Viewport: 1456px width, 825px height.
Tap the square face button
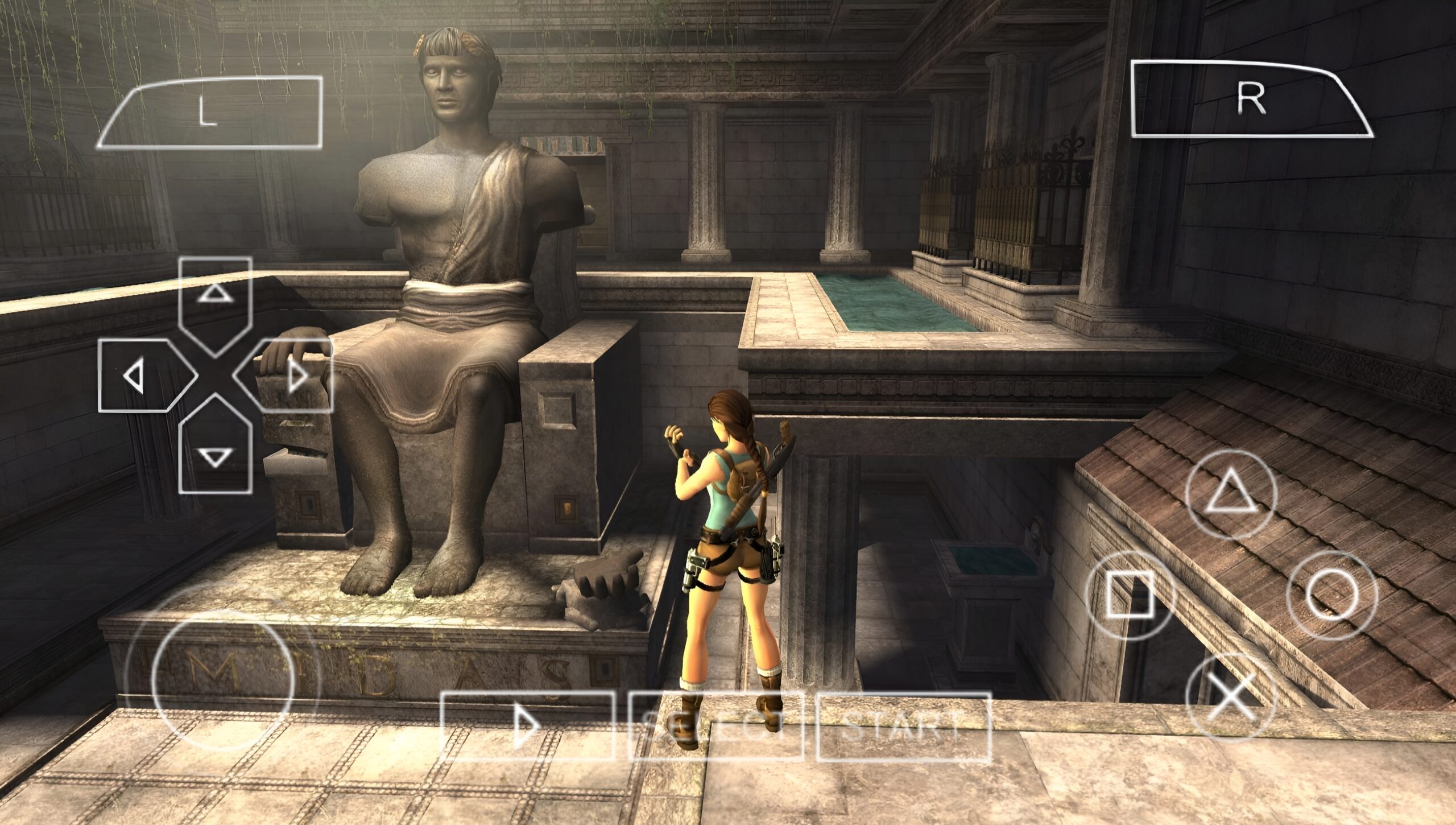click(1130, 595)
